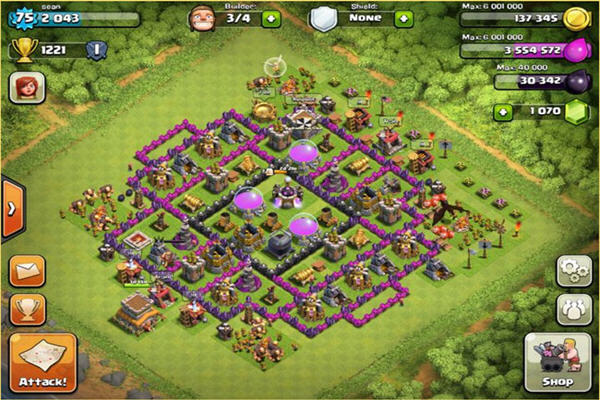Open the gear settings menu
Viewport: 600px width, 400px height.
pos(571,270)
